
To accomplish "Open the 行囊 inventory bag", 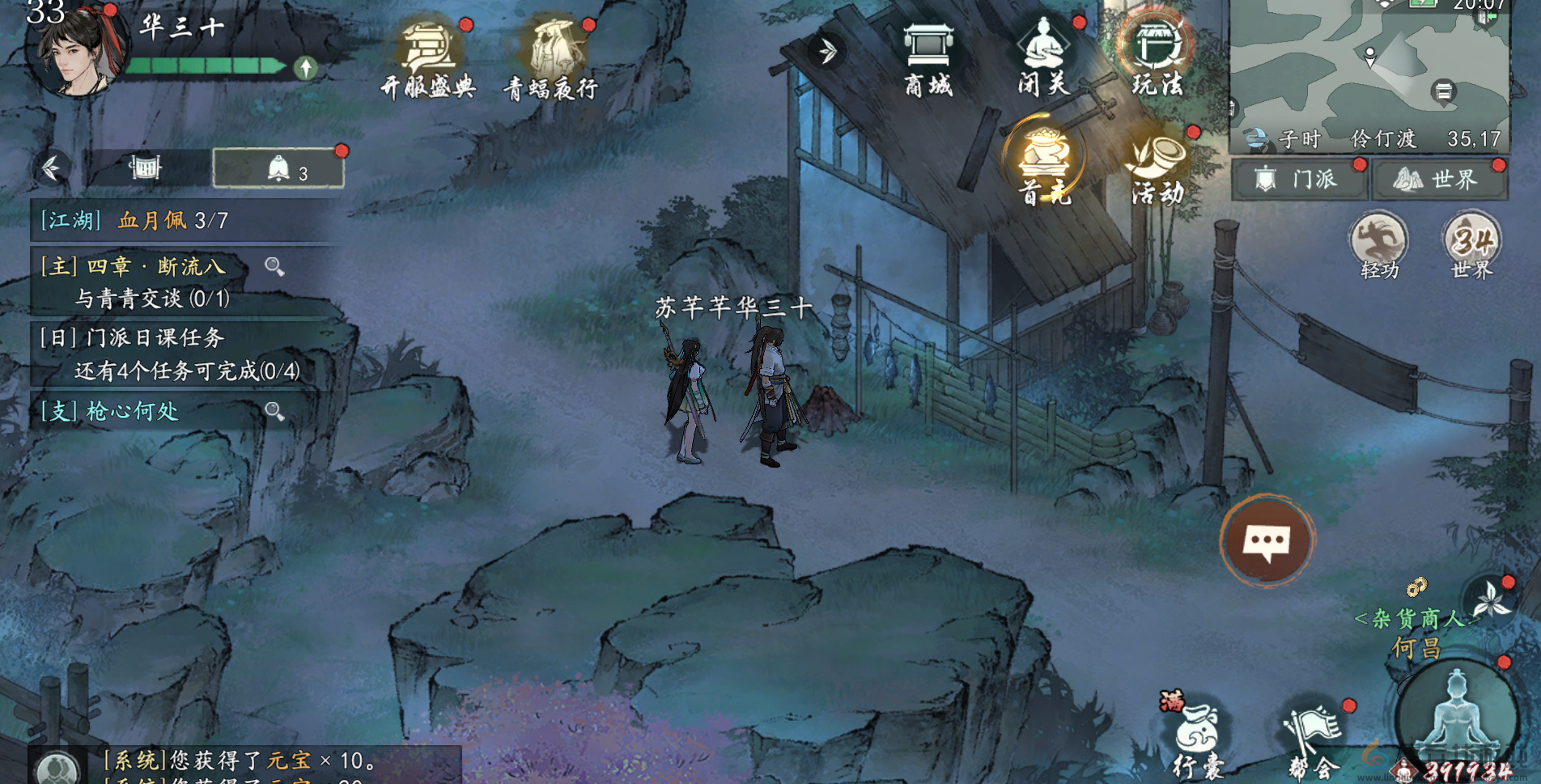I will 1198,738.
